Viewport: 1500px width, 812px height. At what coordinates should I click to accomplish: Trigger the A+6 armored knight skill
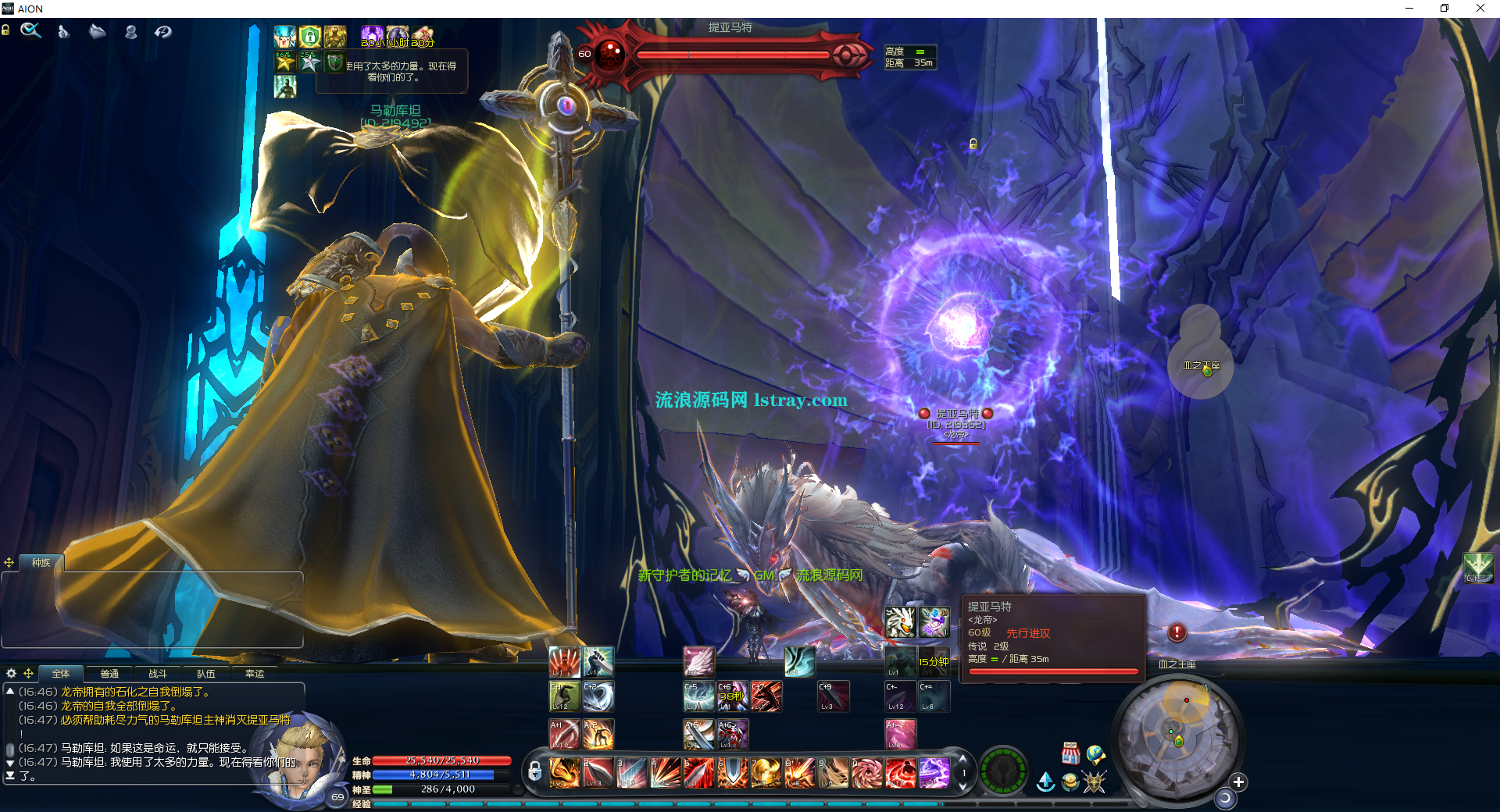tap(733, 735)
